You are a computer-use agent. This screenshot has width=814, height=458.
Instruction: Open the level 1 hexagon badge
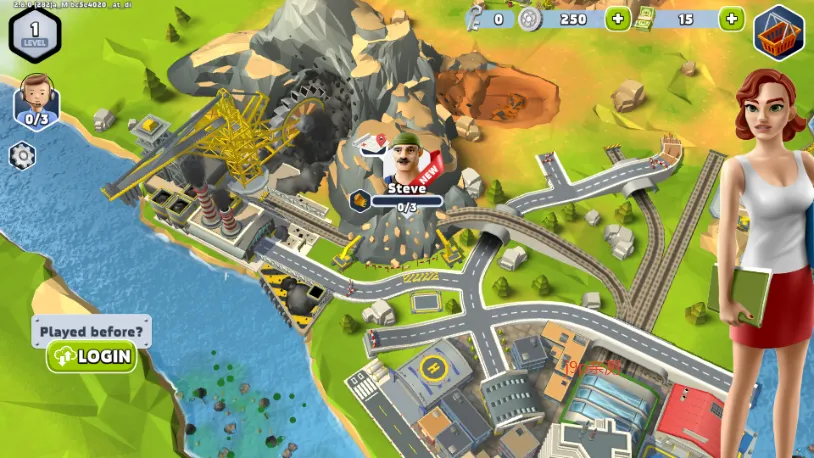34,30
